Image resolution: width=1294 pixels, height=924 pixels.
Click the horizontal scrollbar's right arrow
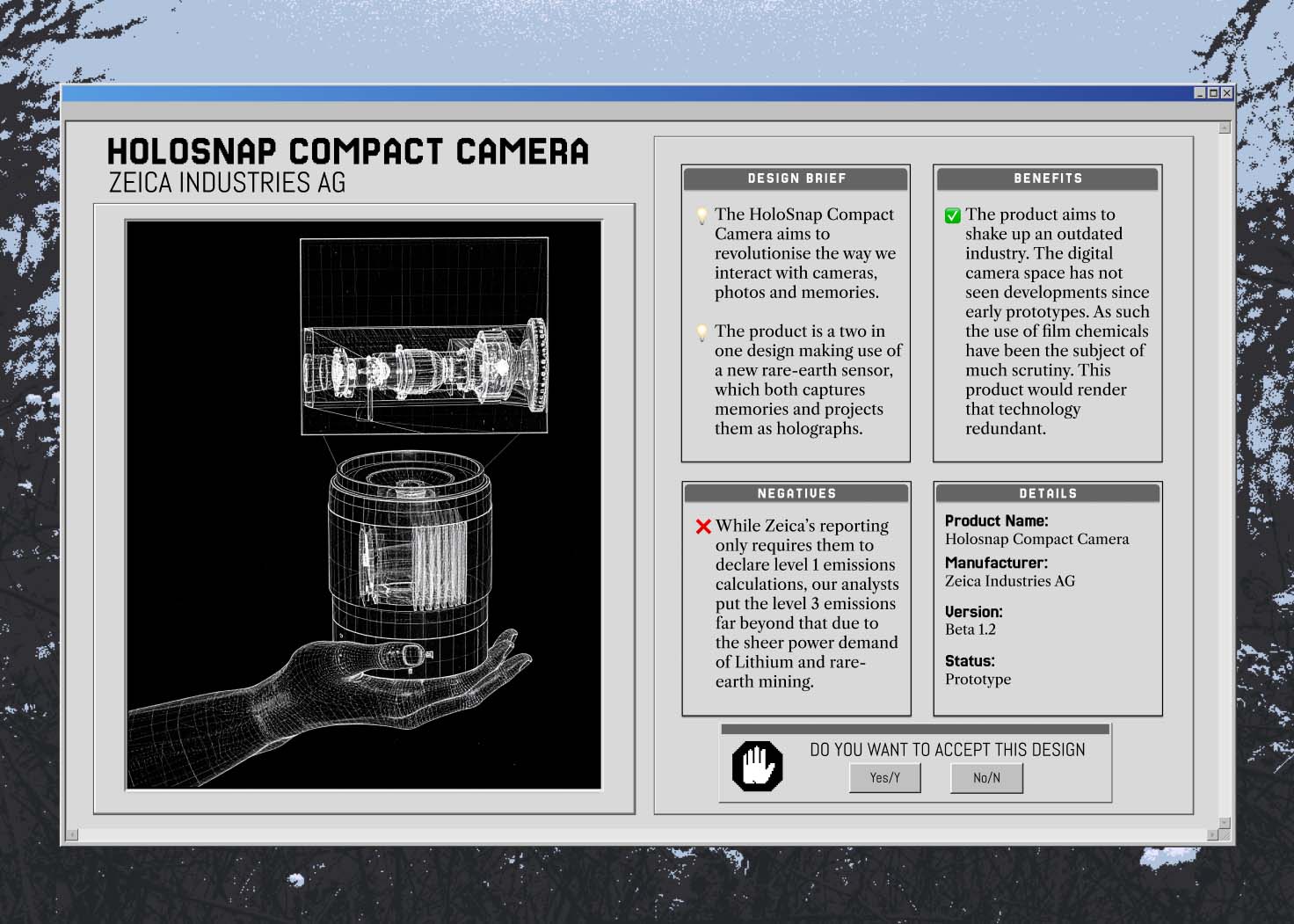1213,834
